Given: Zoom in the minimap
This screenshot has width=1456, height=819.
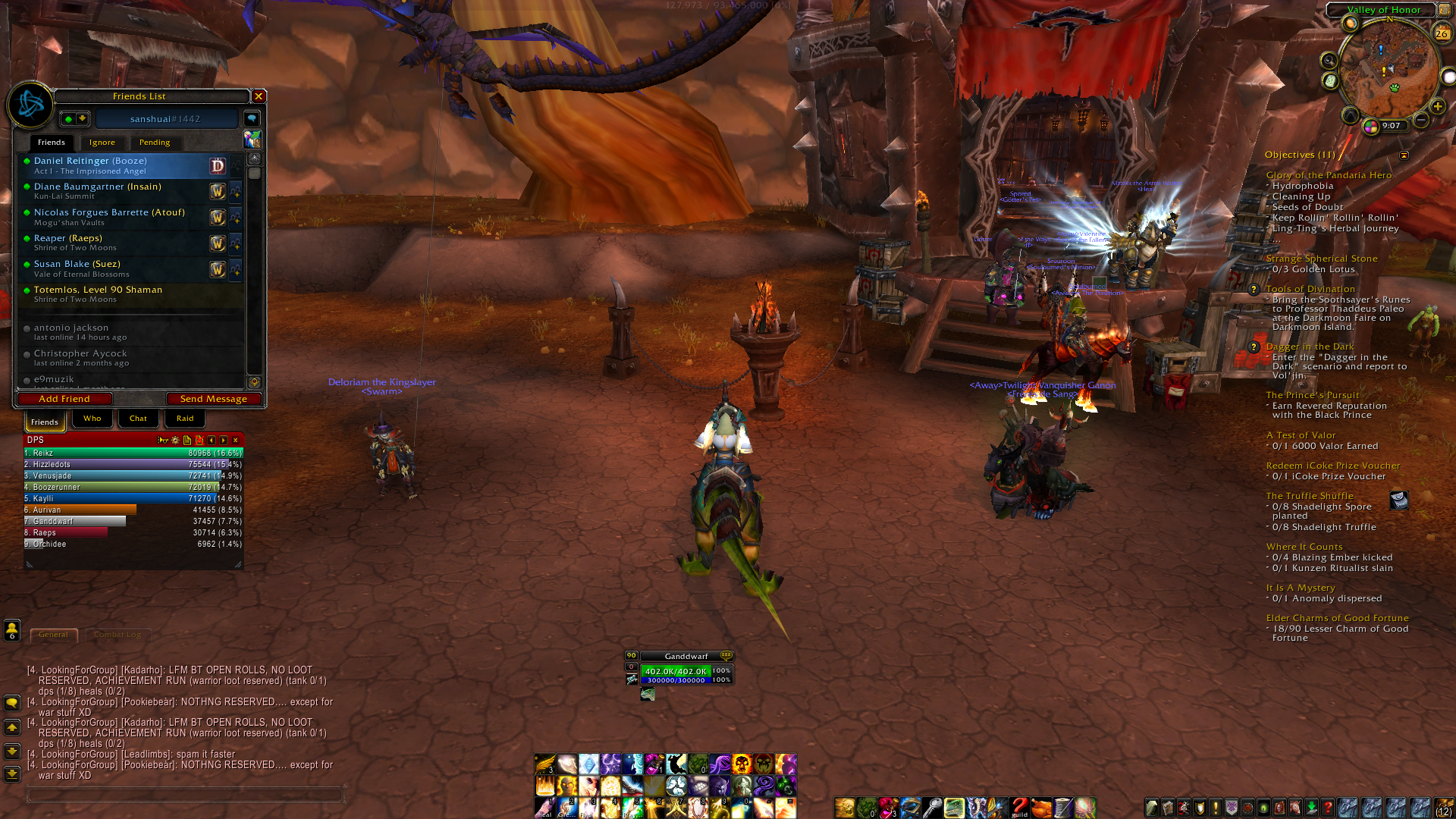Looking at the screenshot, I should (1437, 106).
